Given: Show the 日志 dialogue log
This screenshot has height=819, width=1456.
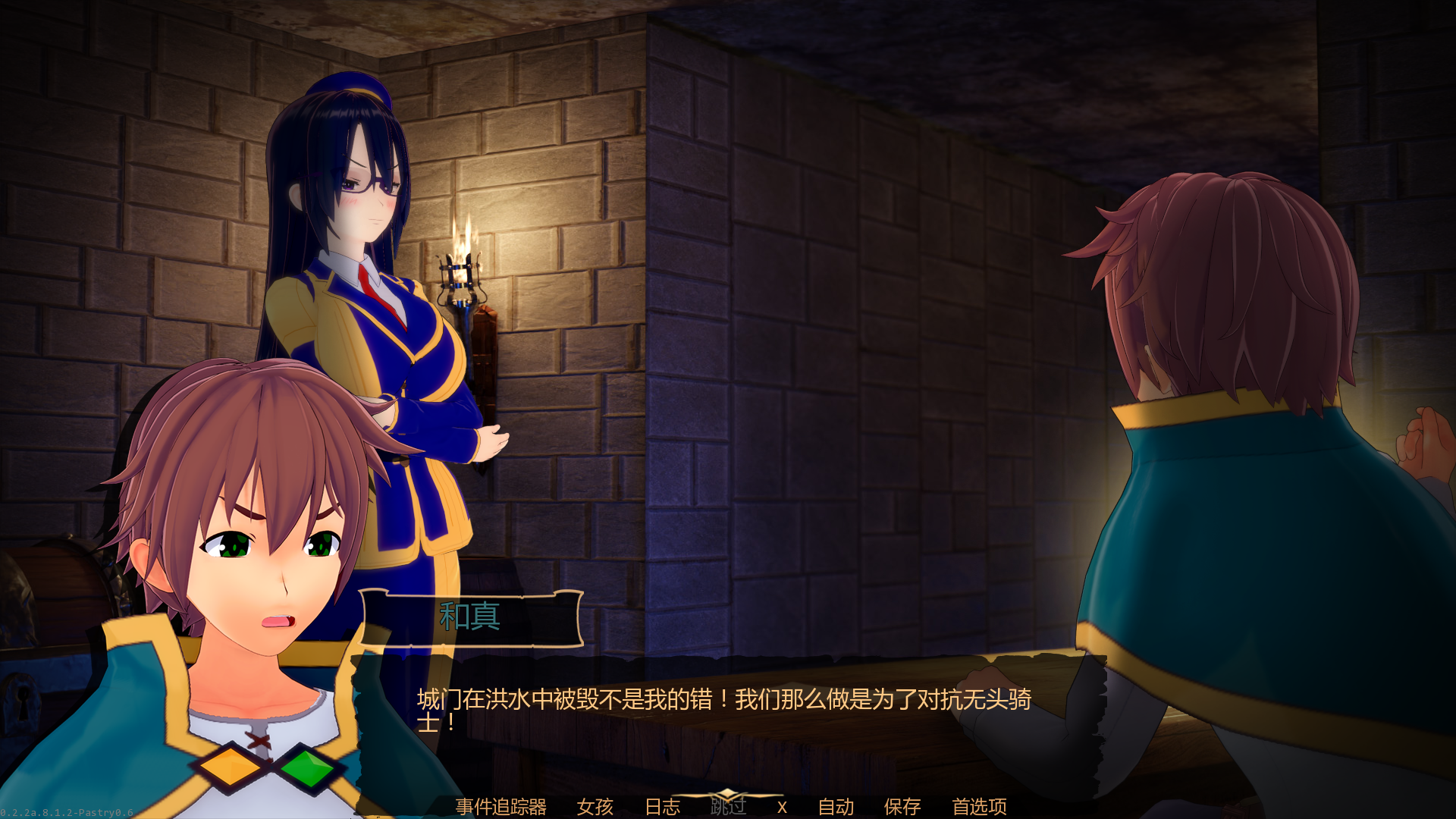Looking at the screenshot, I should pos(662,806).
